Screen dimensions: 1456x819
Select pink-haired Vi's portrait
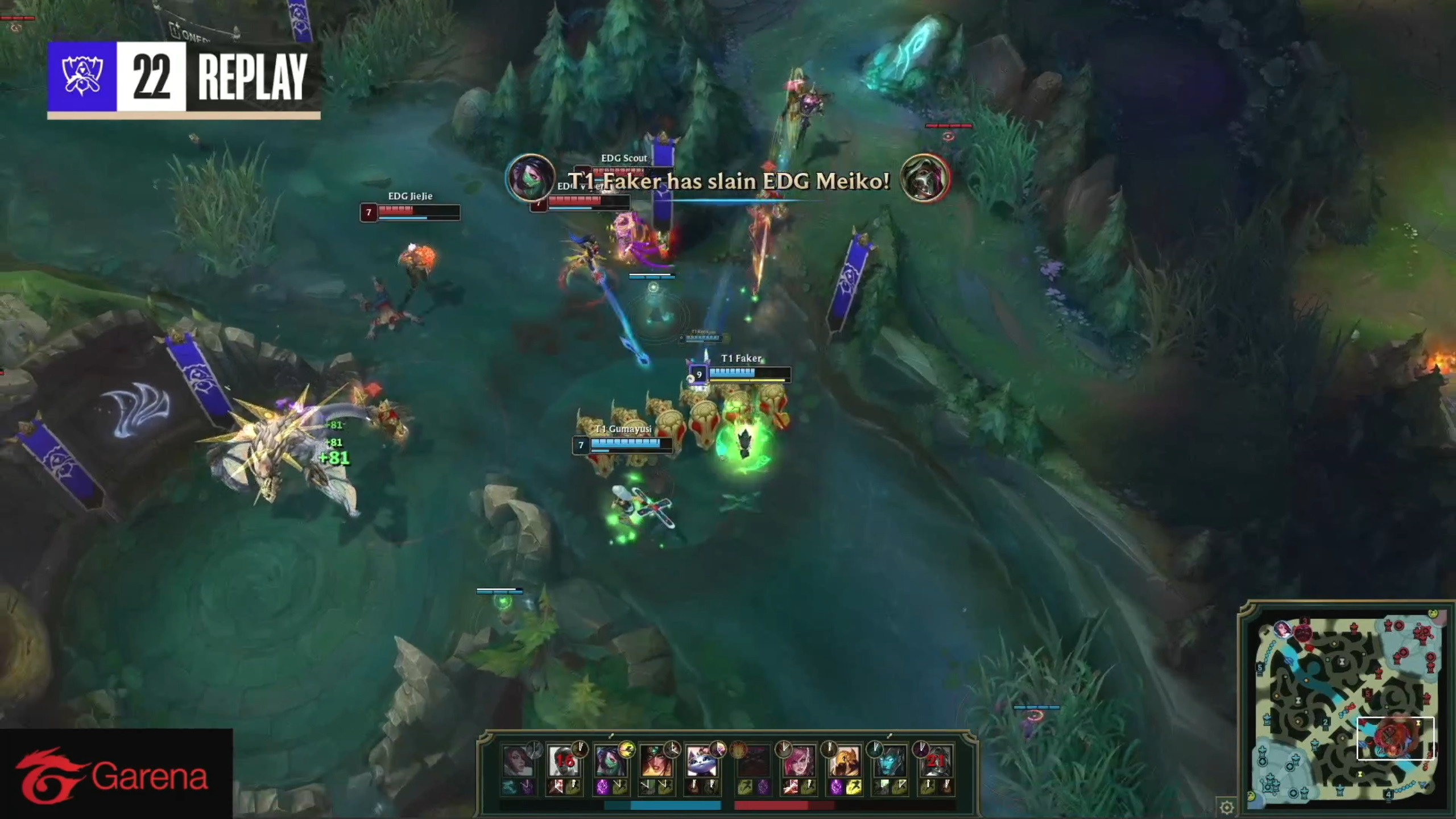click(799, 761)
